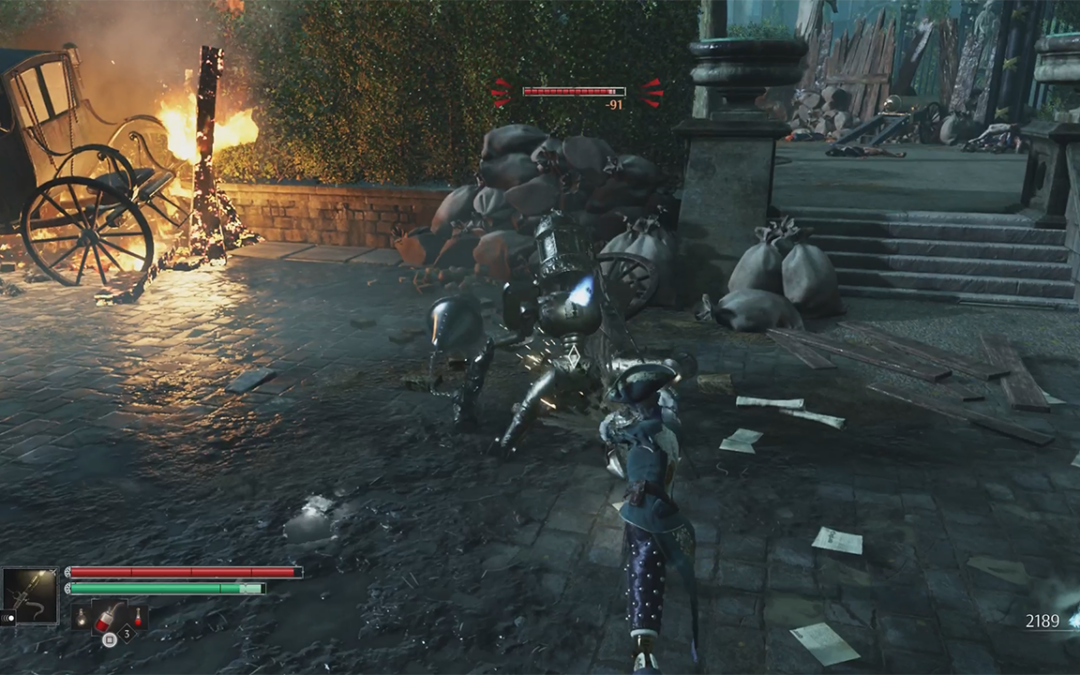
Task: Choose the small red vial slot
Action: click(x=136, y=617)
